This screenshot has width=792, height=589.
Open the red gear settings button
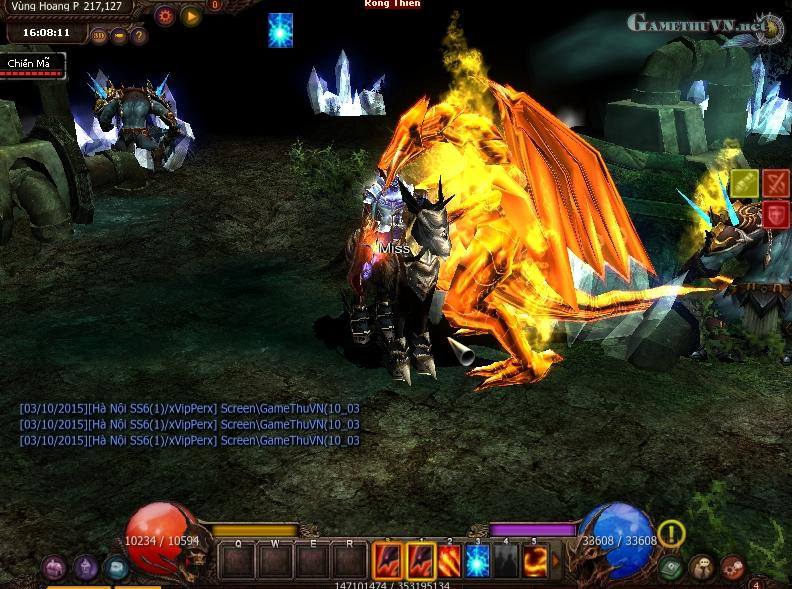pyautogui.click(x=166, y=16)
